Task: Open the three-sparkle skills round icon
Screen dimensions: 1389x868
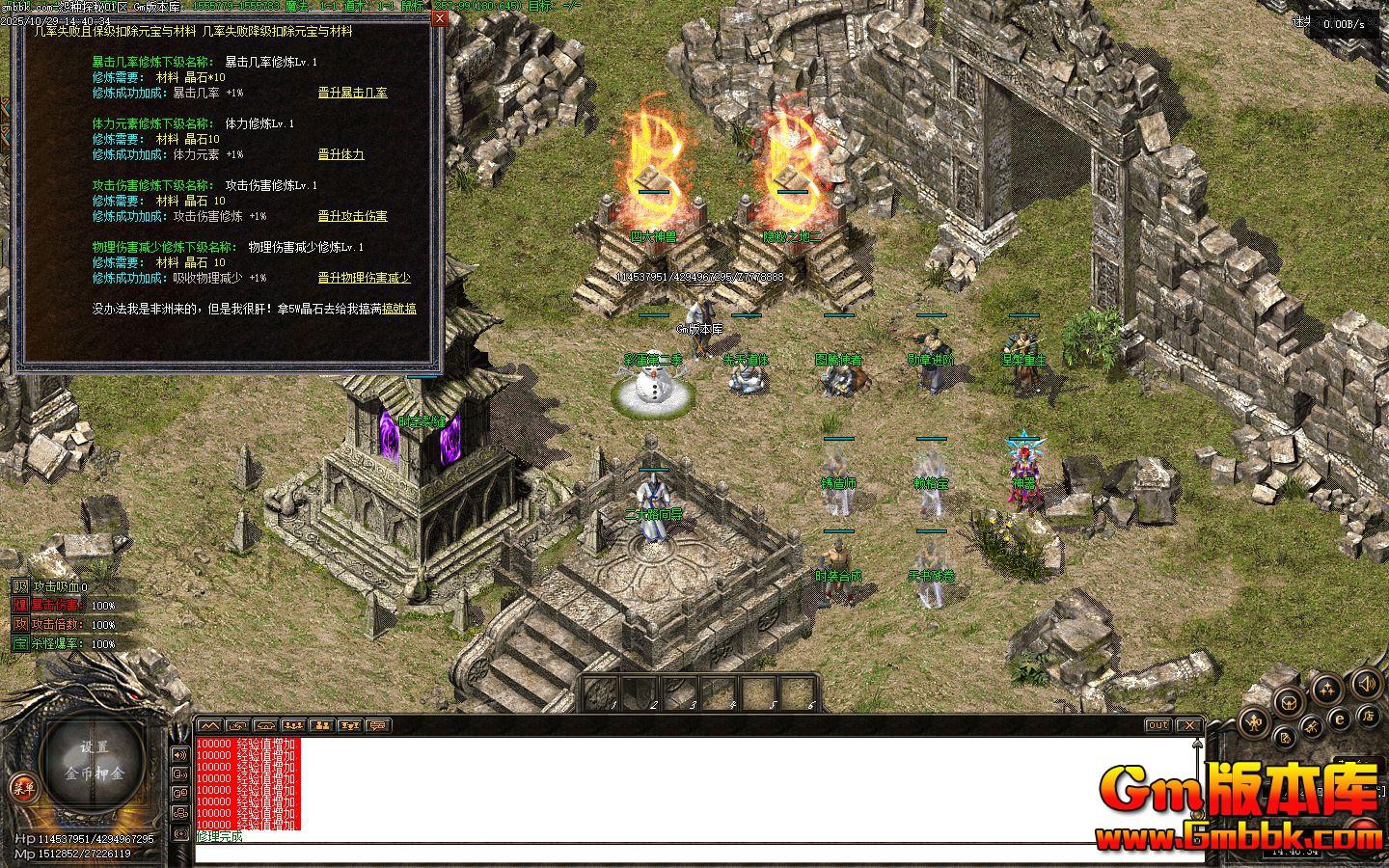Action: coord(1327,690)
